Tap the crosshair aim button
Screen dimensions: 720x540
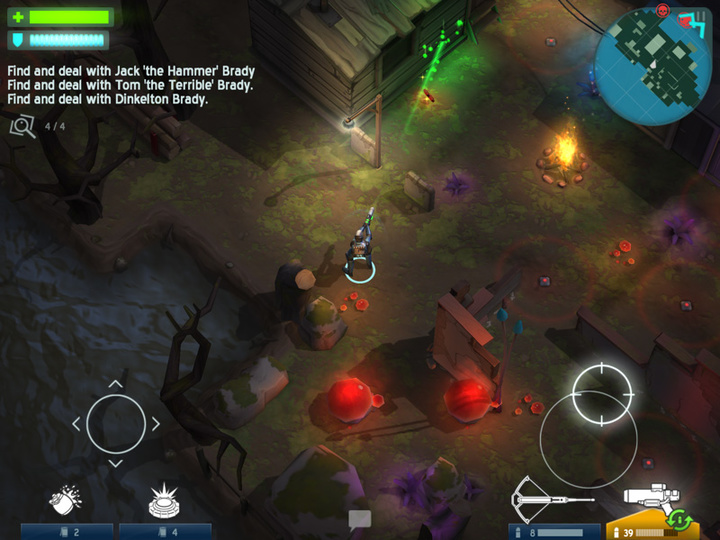[602, 385]
